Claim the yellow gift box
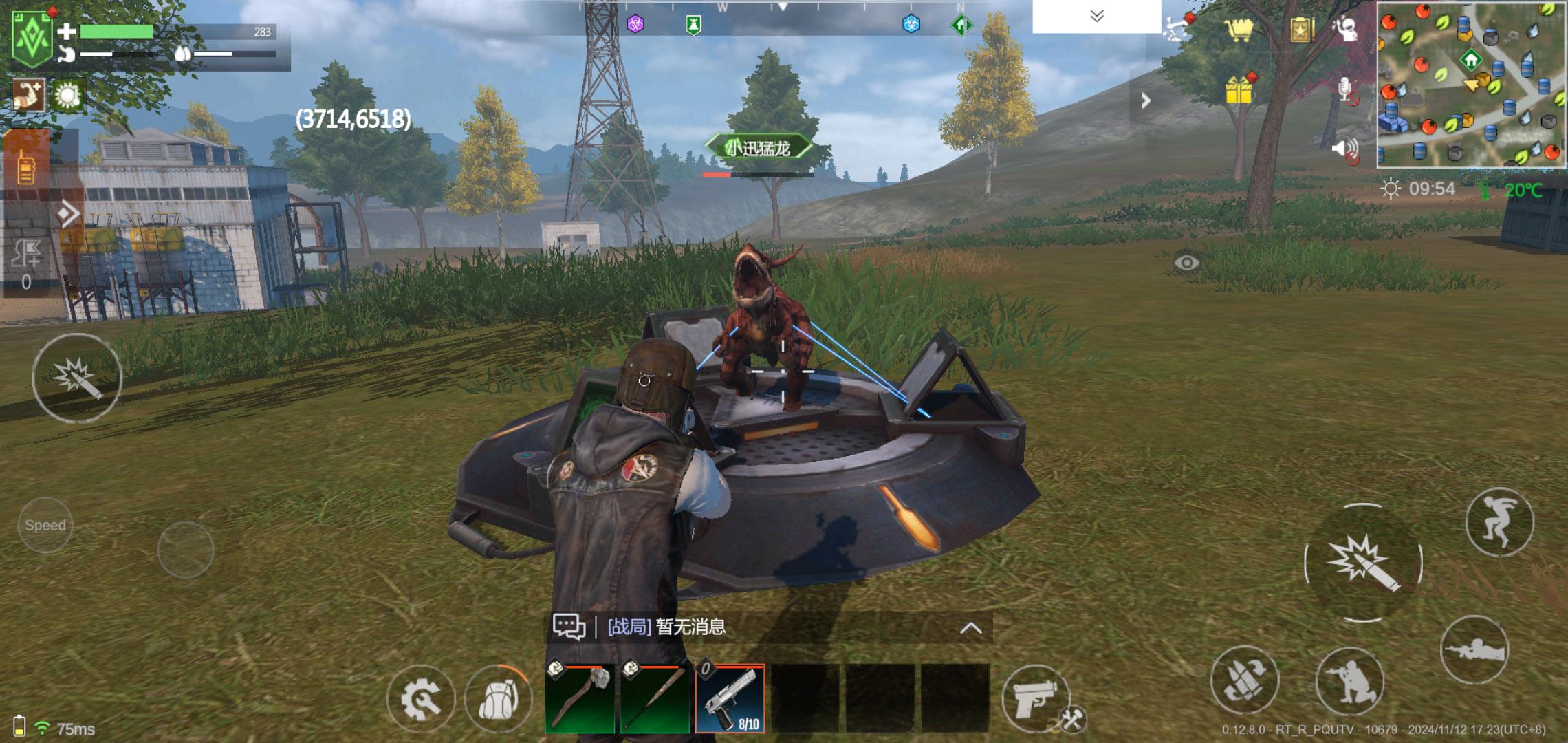 (1239, 89)
